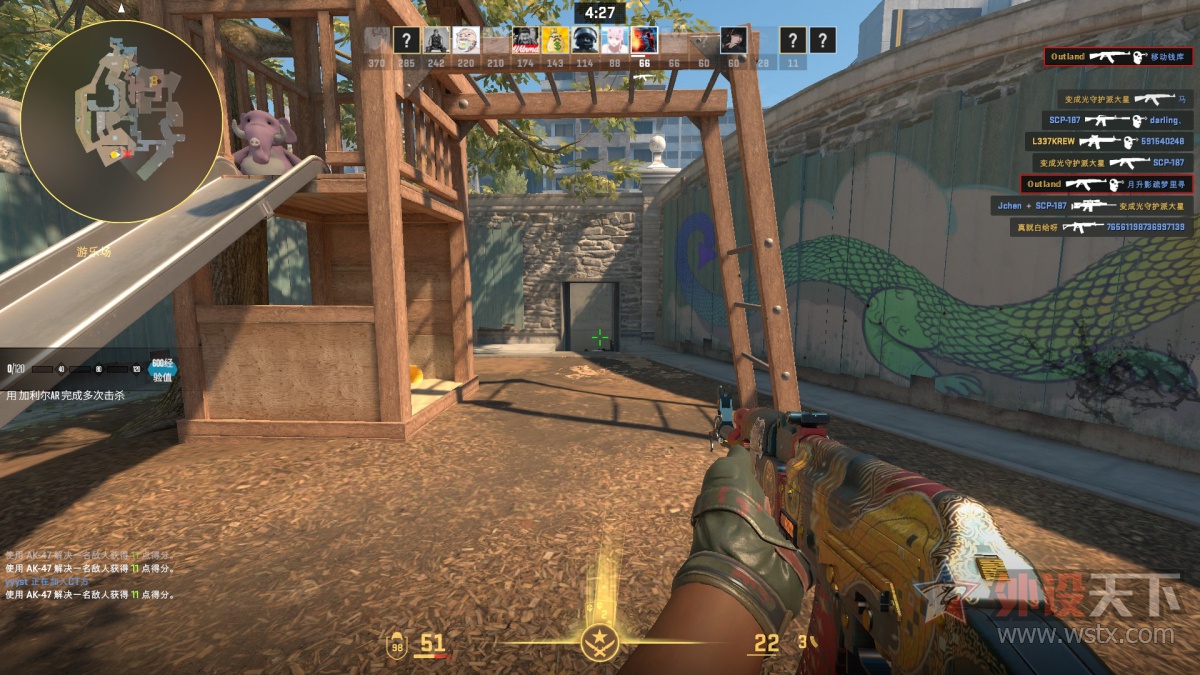The height and width of the screenshot is (675, 1200).
Task: Select the top Outland kill feed entry
Action: [1117, 57]
